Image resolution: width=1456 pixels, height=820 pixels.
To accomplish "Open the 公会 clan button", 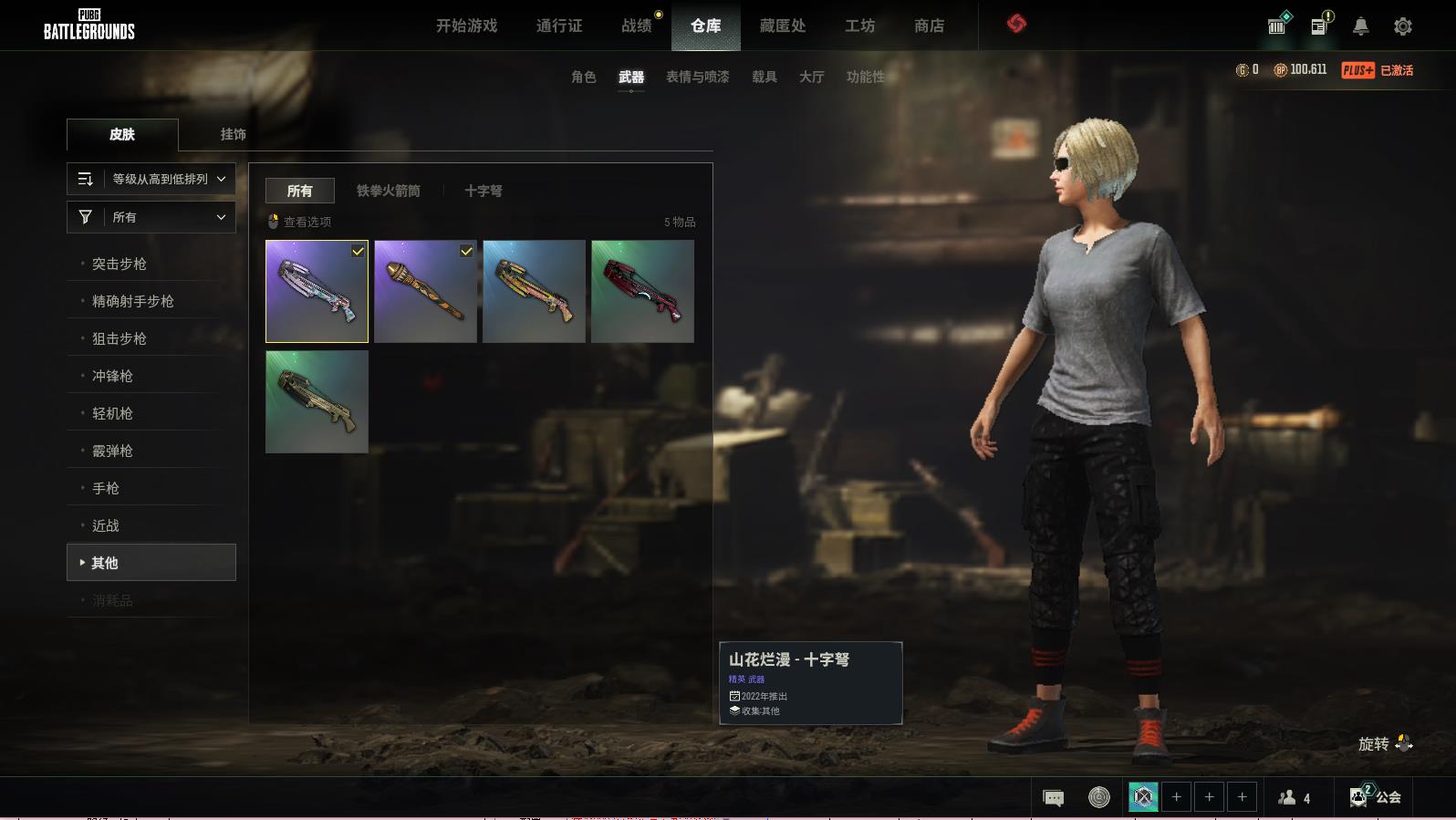I will click(1378, 796).
